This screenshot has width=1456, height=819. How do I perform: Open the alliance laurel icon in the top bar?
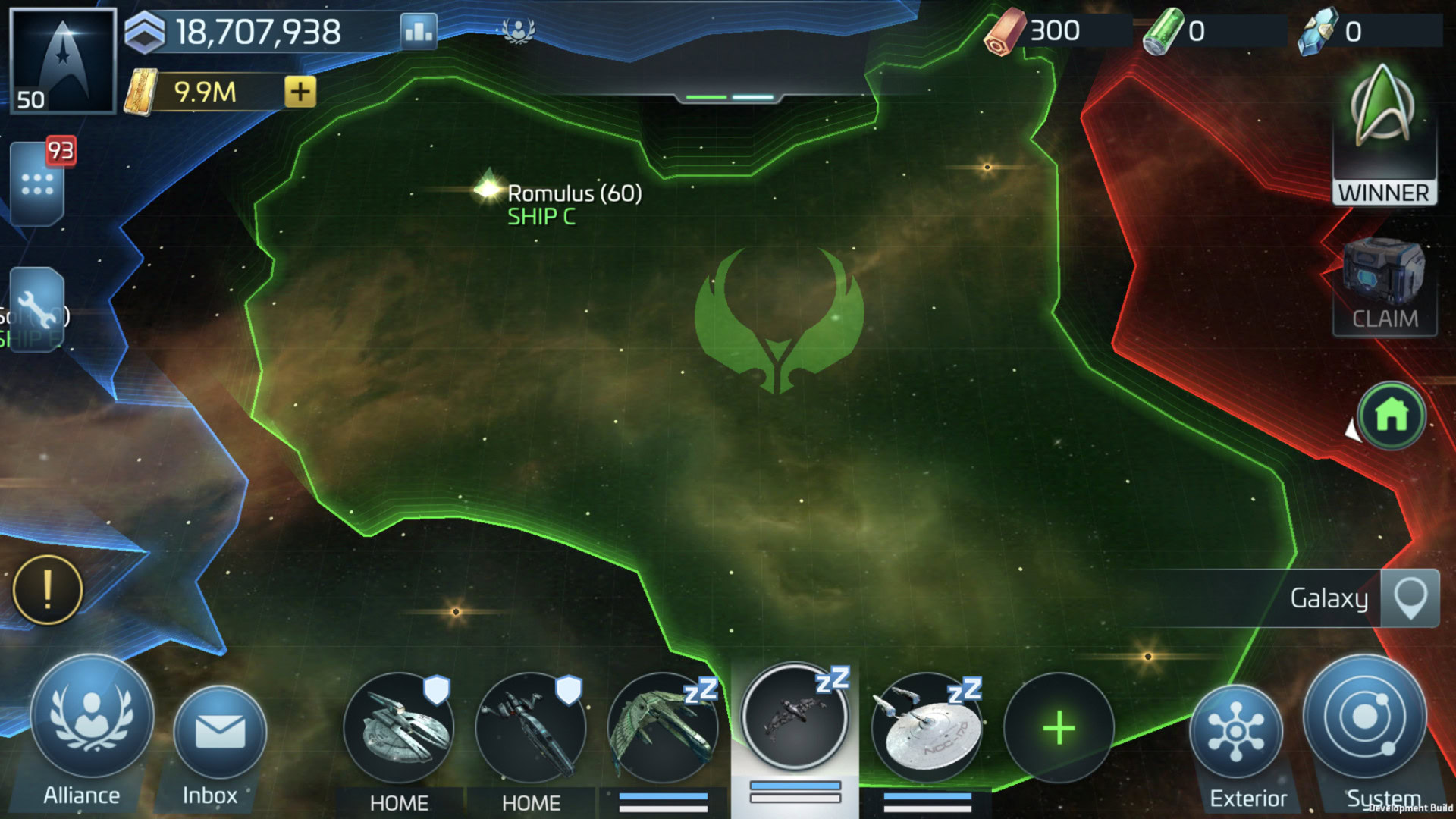[519, 31]
